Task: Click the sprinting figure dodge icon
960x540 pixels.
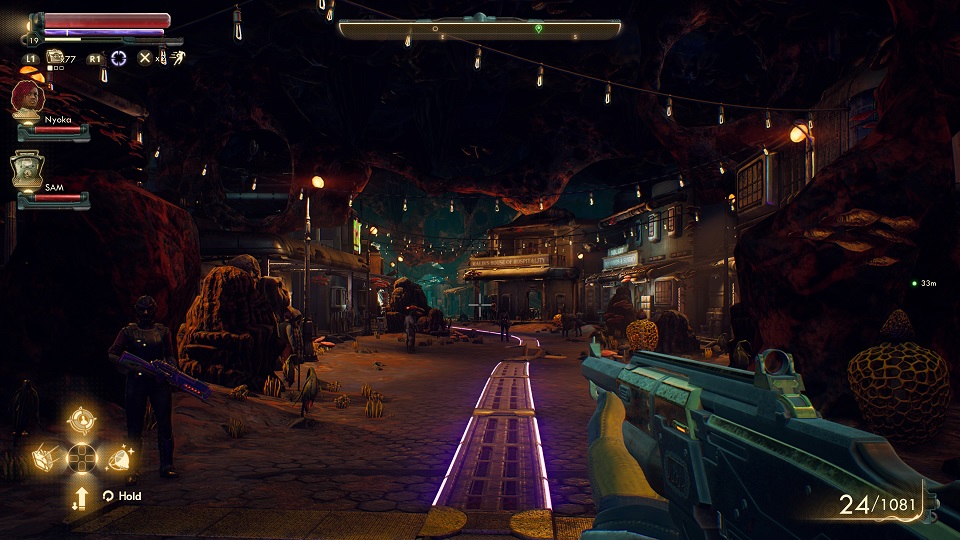Action: tap(177, 58)
